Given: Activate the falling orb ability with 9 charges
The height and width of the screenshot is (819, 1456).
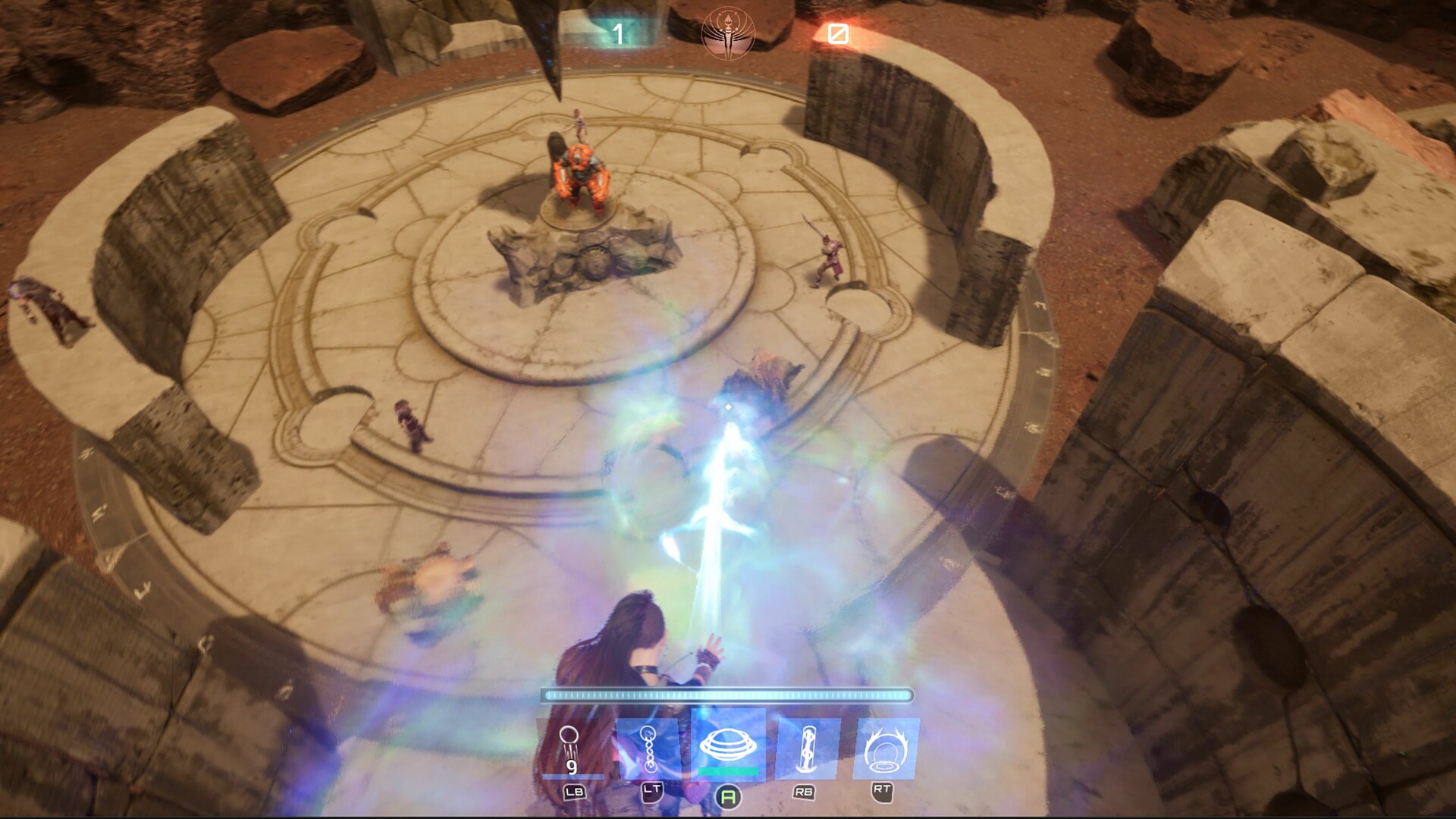Looking at the screenshot, I should [570, 749].
